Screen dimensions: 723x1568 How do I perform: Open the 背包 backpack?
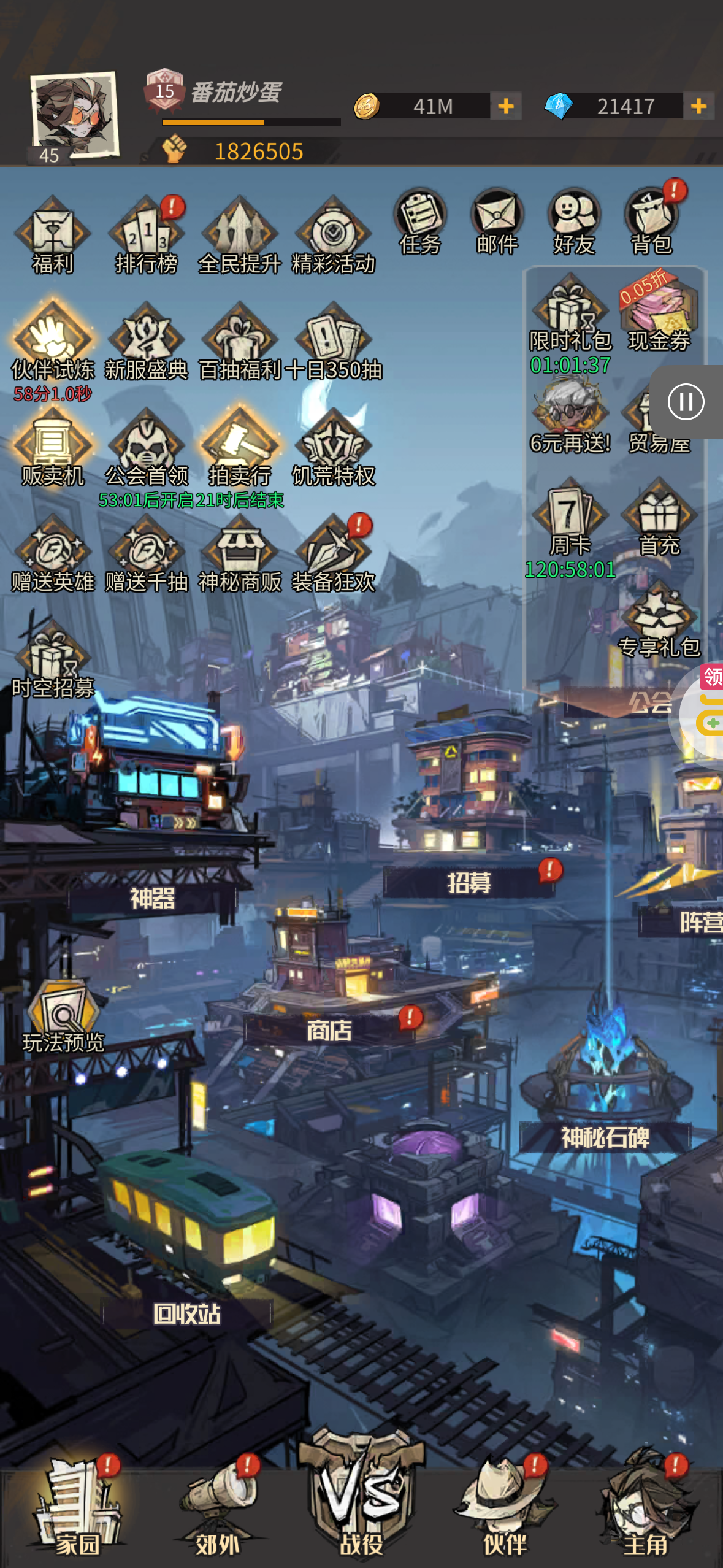tap(651, 221)
